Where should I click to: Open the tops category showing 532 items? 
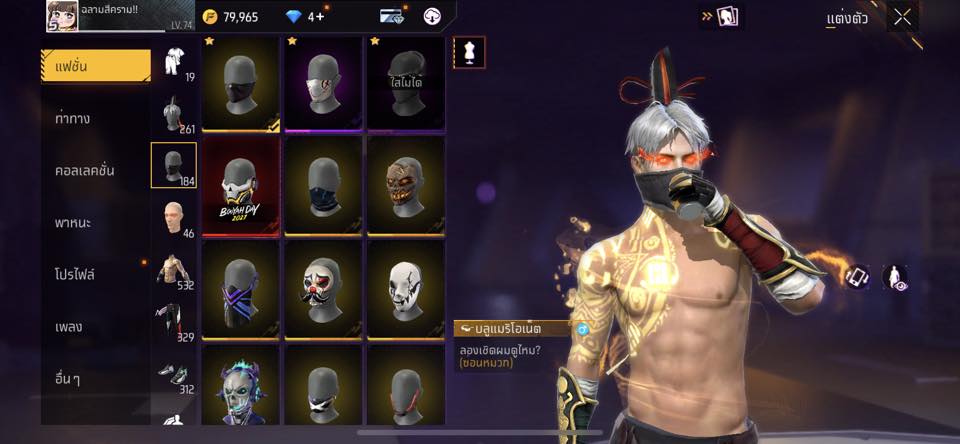(x=174, y=270)
